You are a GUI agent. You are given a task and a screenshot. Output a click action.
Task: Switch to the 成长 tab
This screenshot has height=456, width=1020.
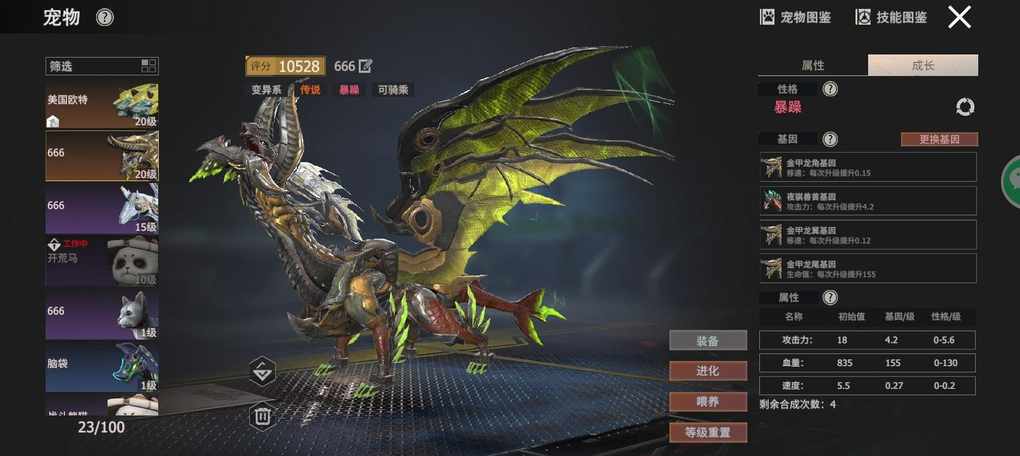(x=922, y=66)
